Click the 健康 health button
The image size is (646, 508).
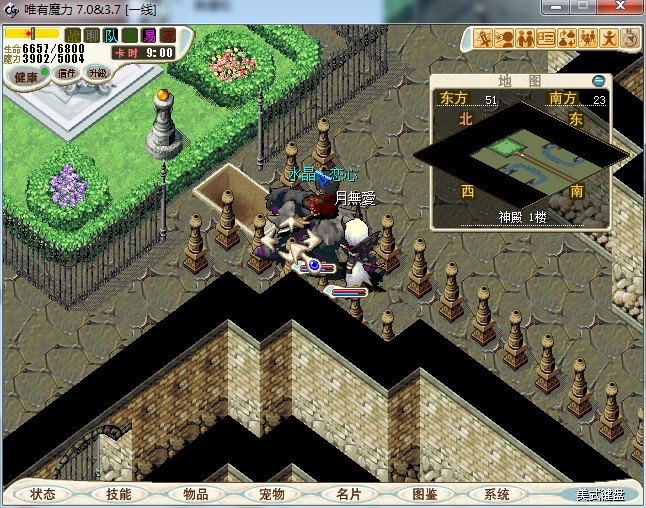point(27,76)
